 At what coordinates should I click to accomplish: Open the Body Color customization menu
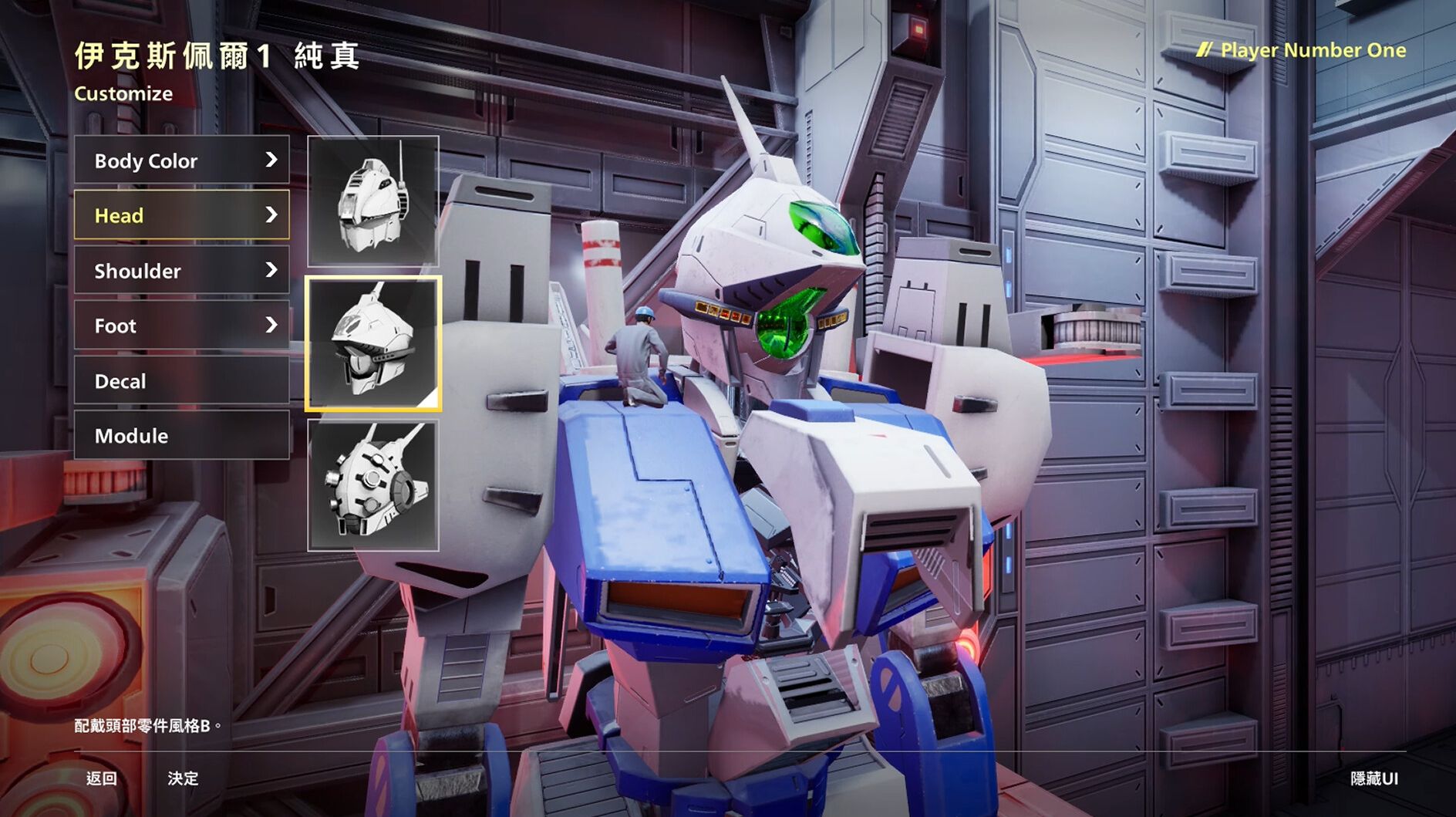click(182, 160)
